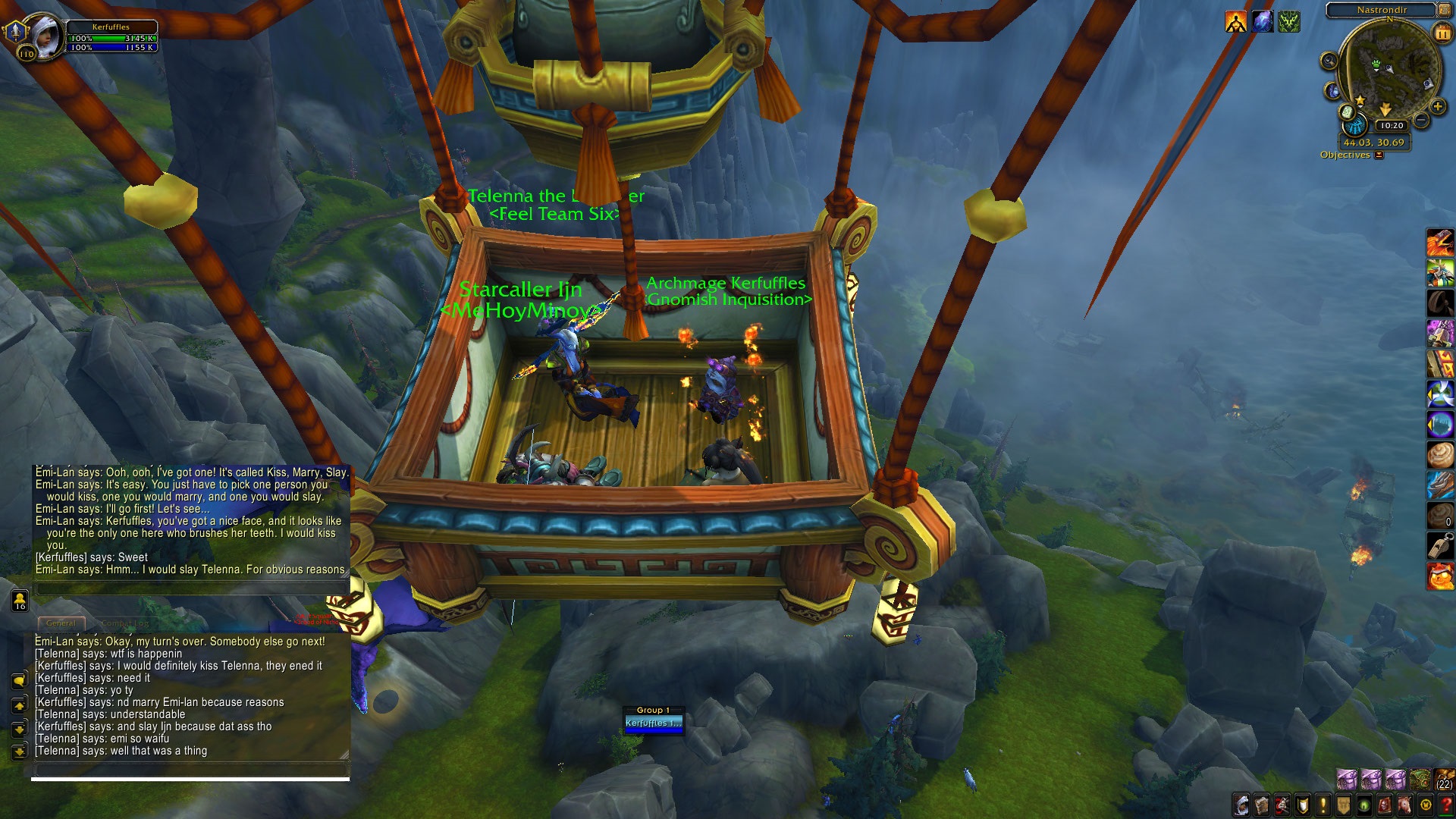Switch to the General chat tab

(61, 623)
